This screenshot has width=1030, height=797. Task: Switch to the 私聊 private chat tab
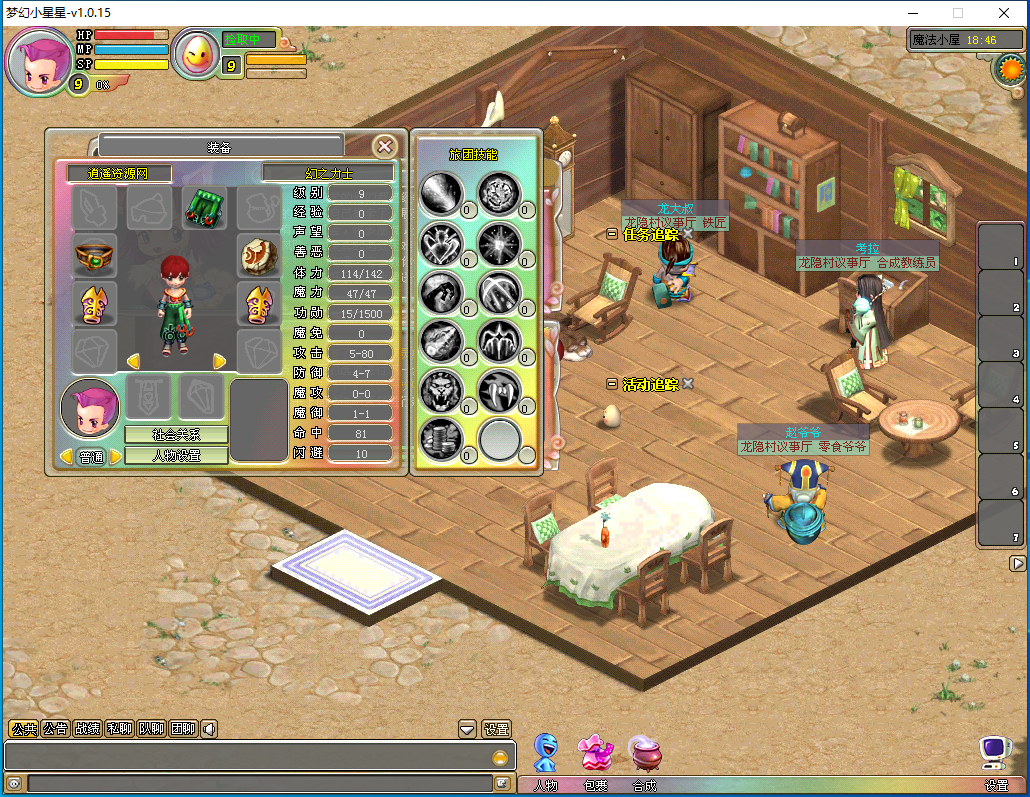pyautogui.click(x=119, y=729)
